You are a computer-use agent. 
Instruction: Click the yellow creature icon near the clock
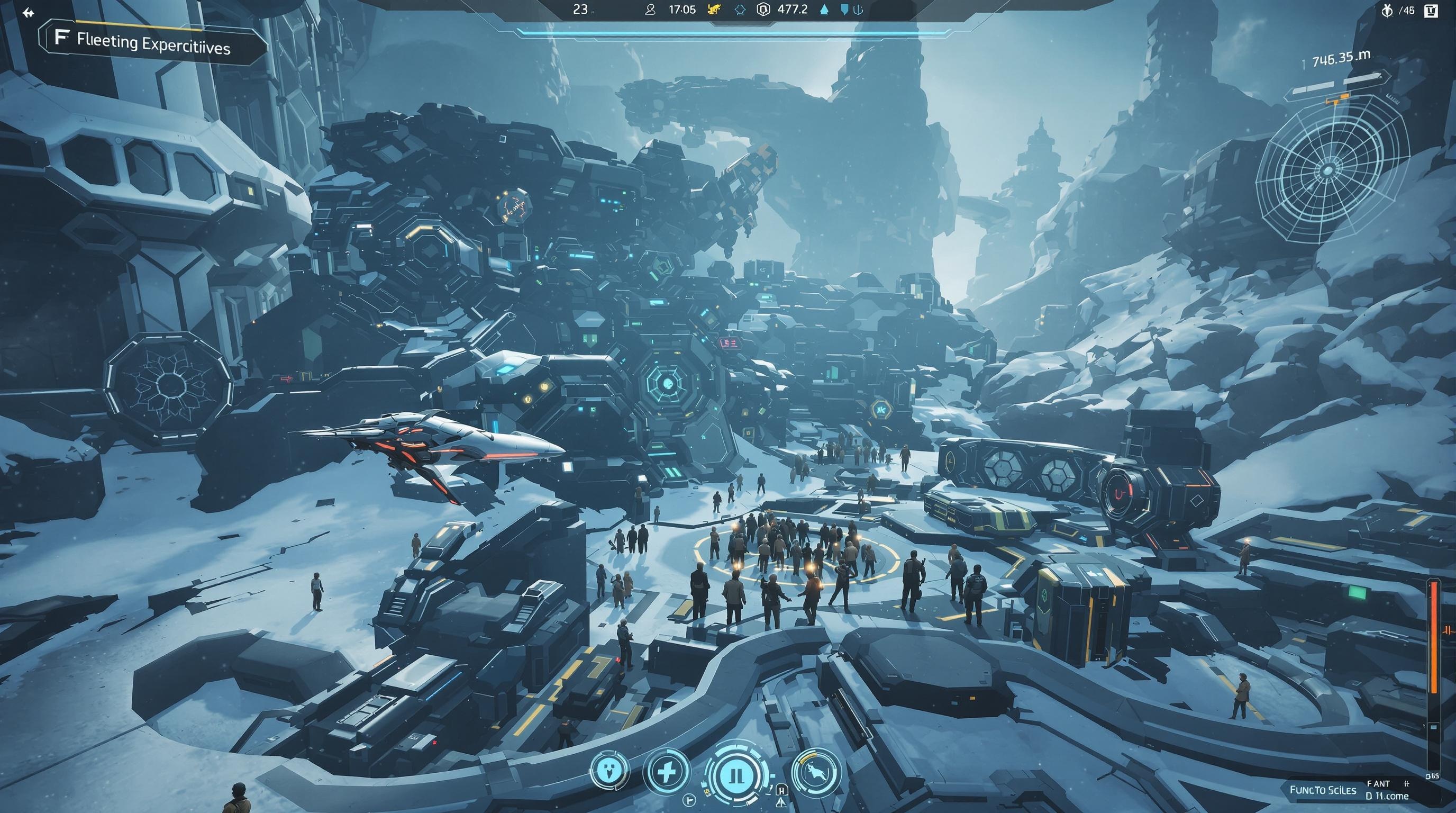point(714,9)
